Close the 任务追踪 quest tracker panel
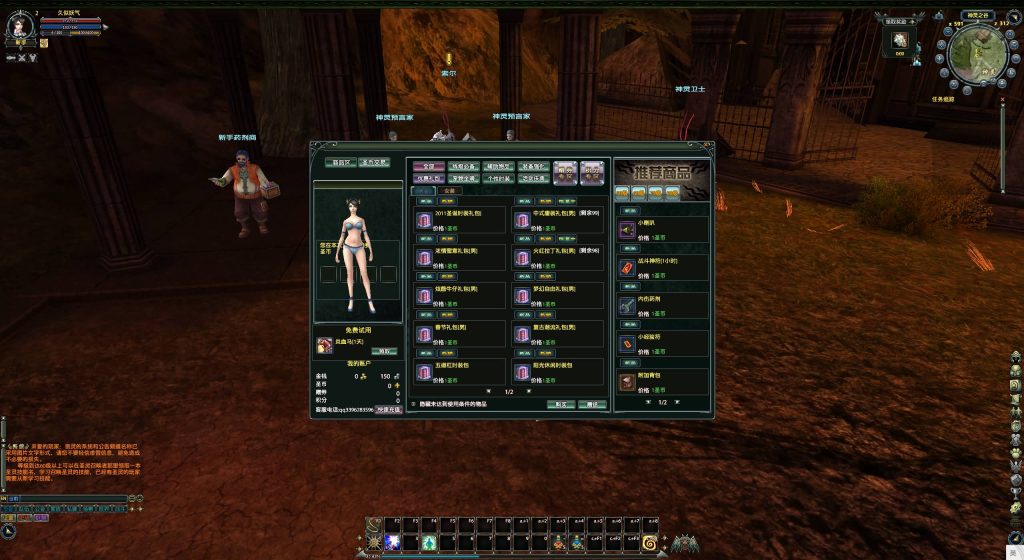1024x560 pixels. tap(1003, 100)
